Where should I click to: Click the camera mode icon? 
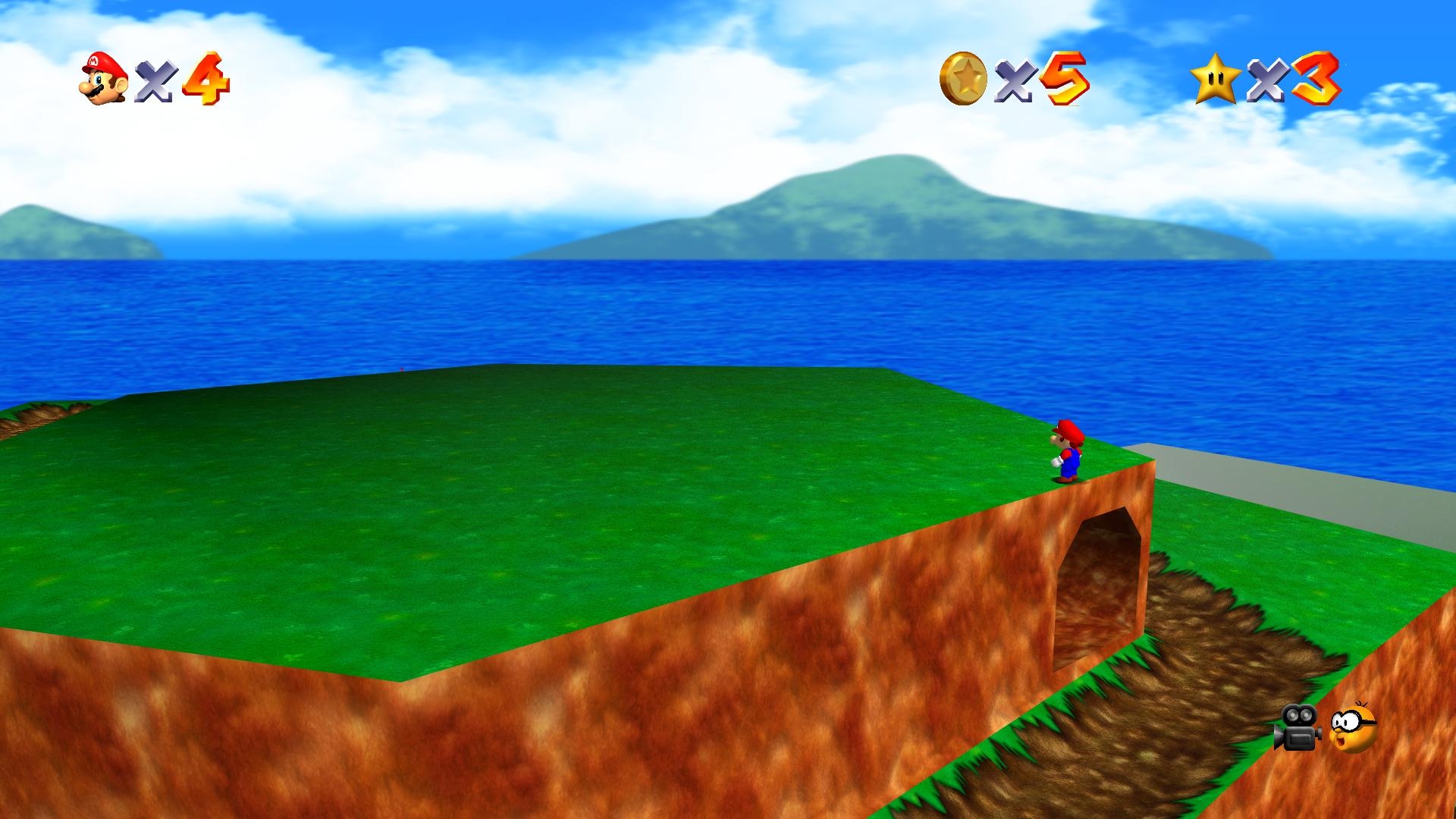point(1298,727)
